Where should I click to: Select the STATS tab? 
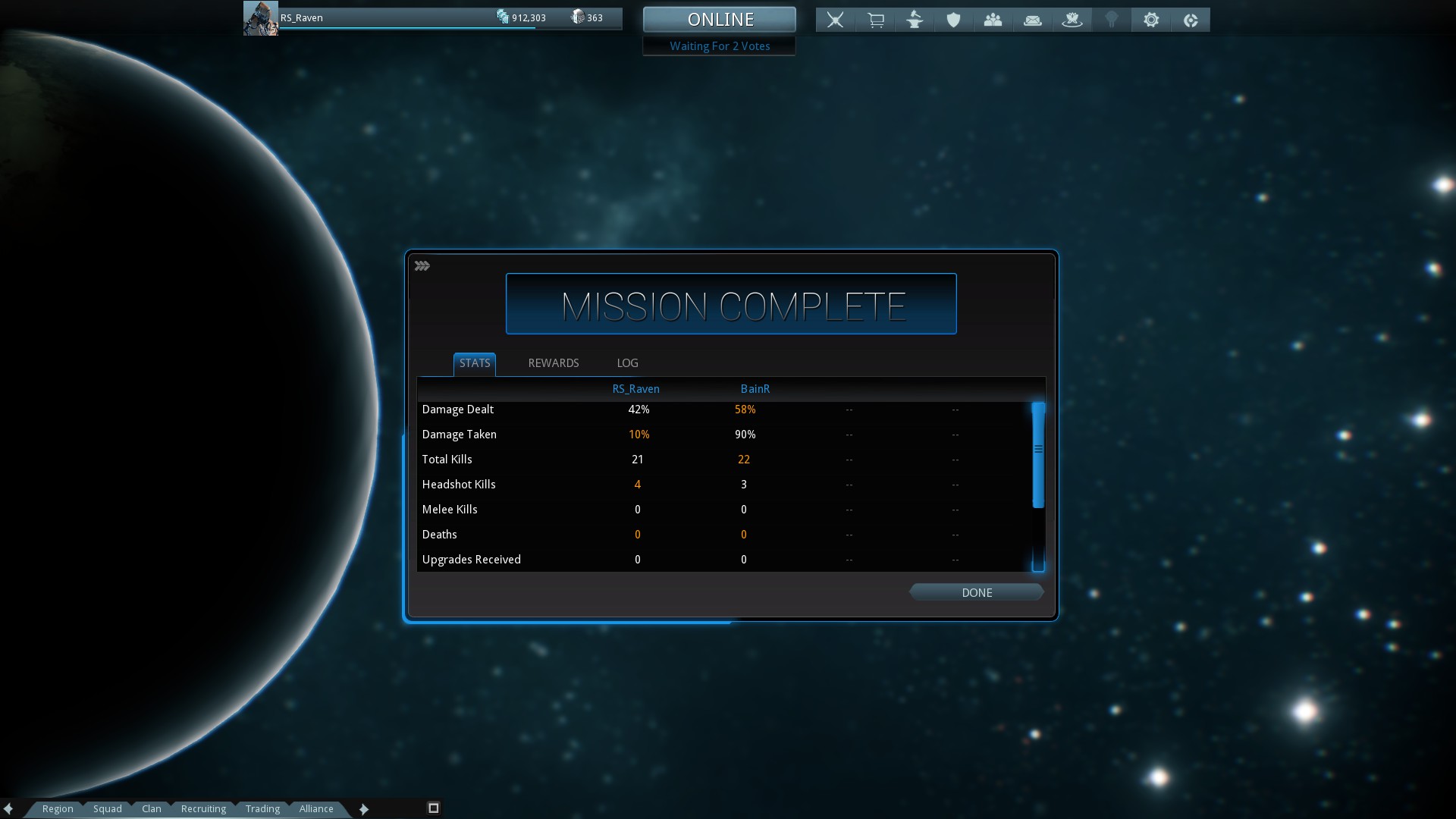[475, 363]
